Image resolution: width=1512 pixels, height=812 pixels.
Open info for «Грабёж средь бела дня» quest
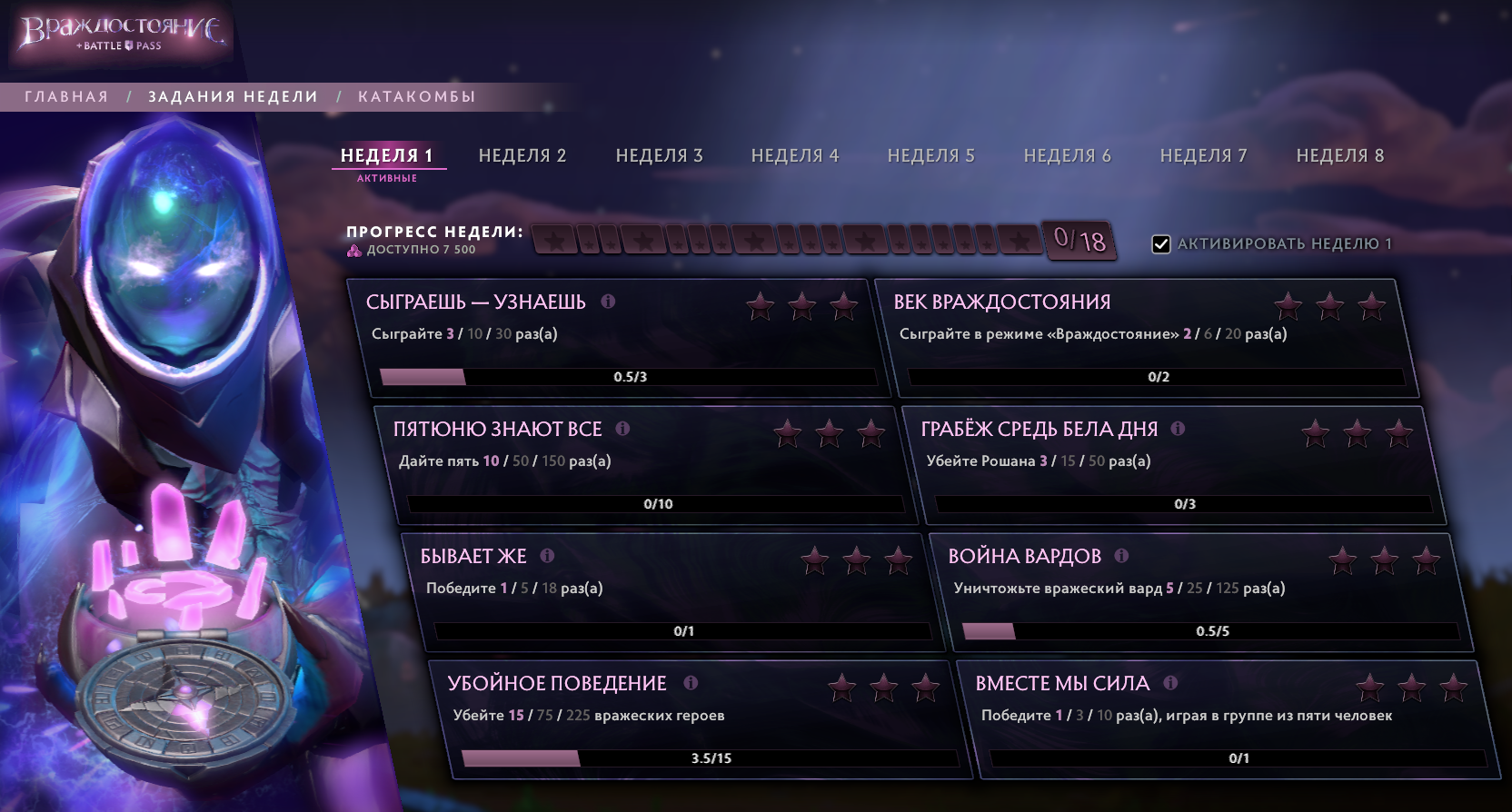coord(1179,429)
